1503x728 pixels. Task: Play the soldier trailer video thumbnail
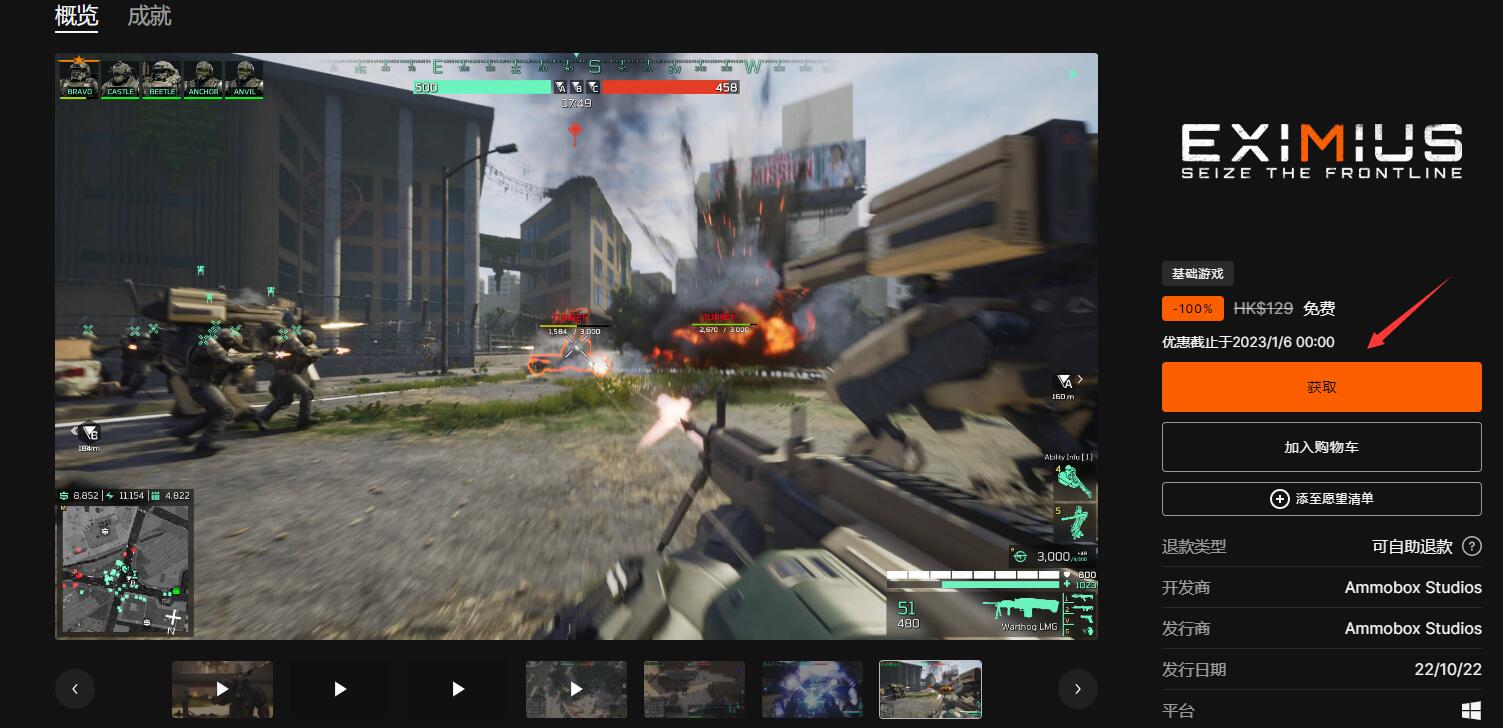[x=222, y=688]
